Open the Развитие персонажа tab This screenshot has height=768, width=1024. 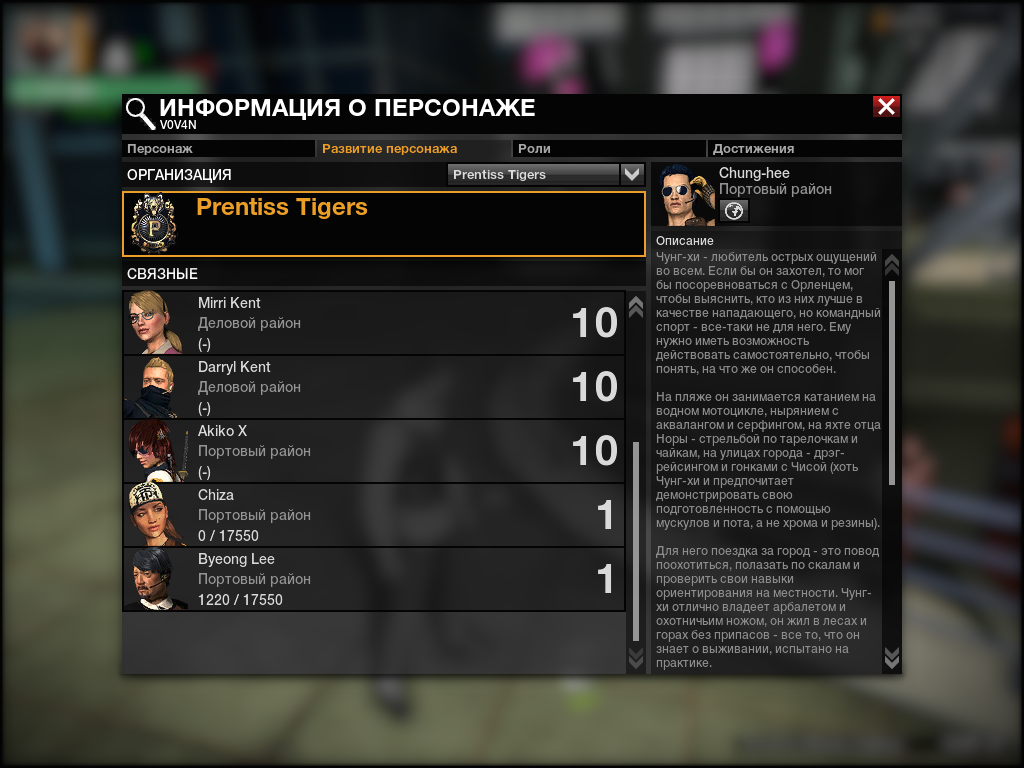[x=412, y=148]
